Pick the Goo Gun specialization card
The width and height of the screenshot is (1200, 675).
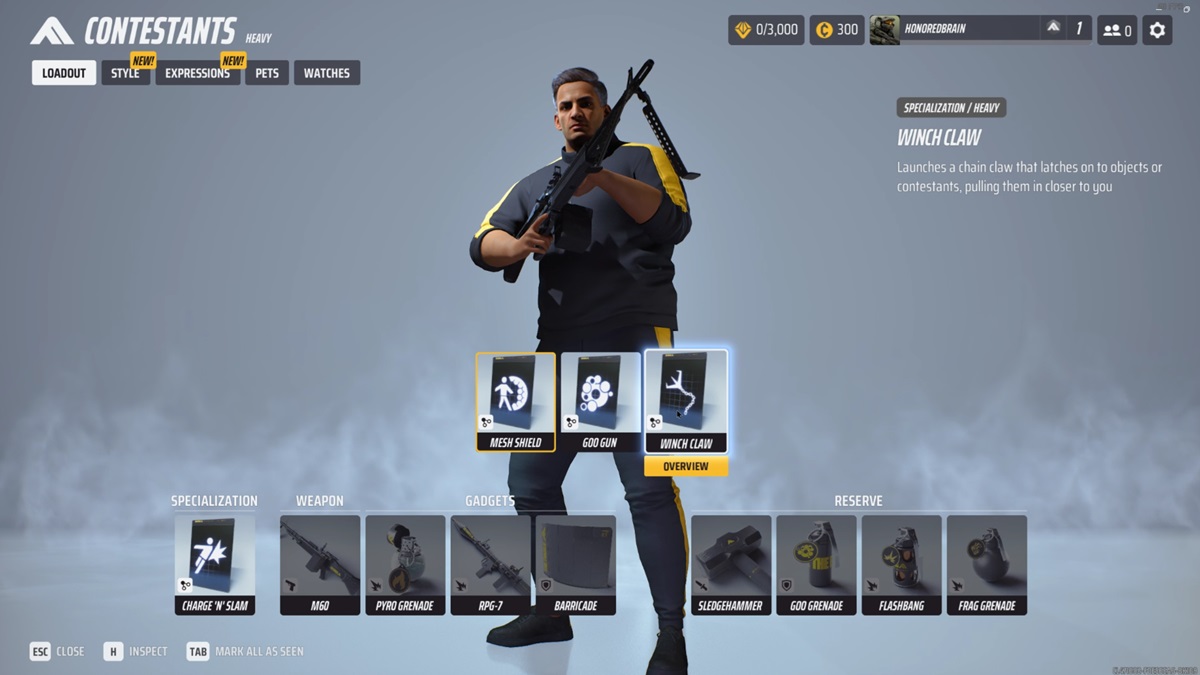point(600,401)
